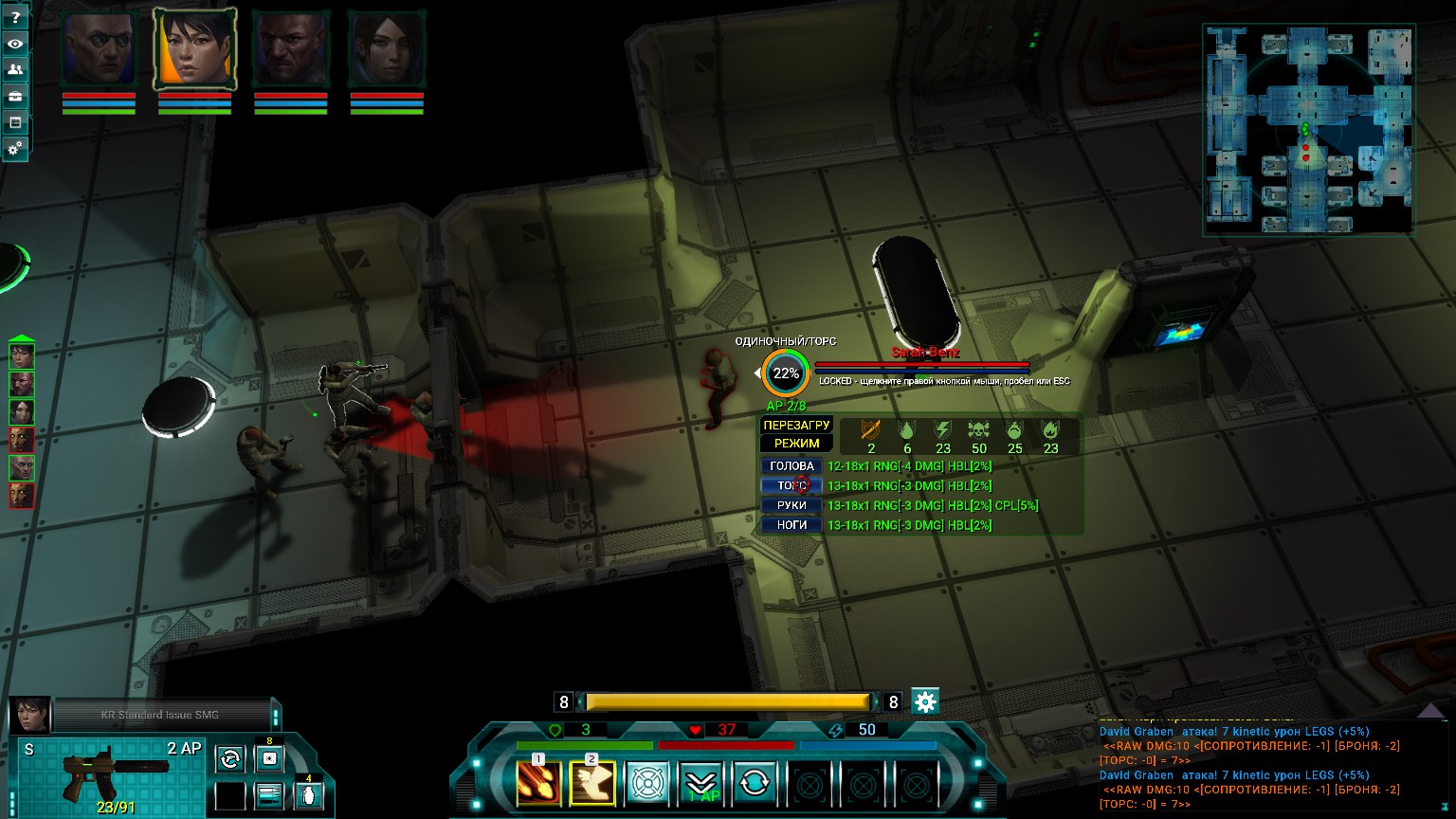This screenshot has width=1456, height=819.
Task: Click the swap weapon button
Action: (229, 758)
